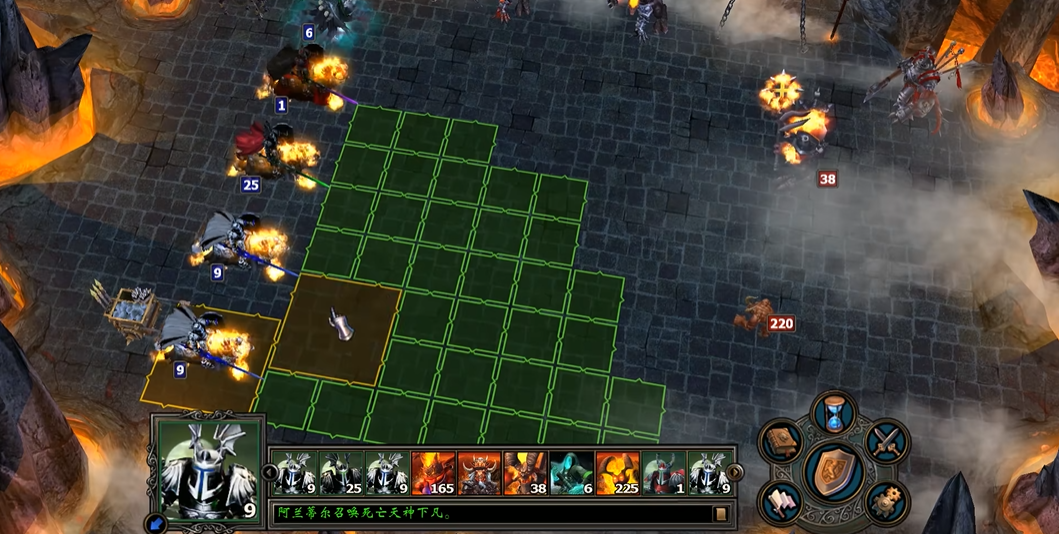Choose the horned hero portrait in turn order
1059x534 pixels.
(x=479, y=473)
